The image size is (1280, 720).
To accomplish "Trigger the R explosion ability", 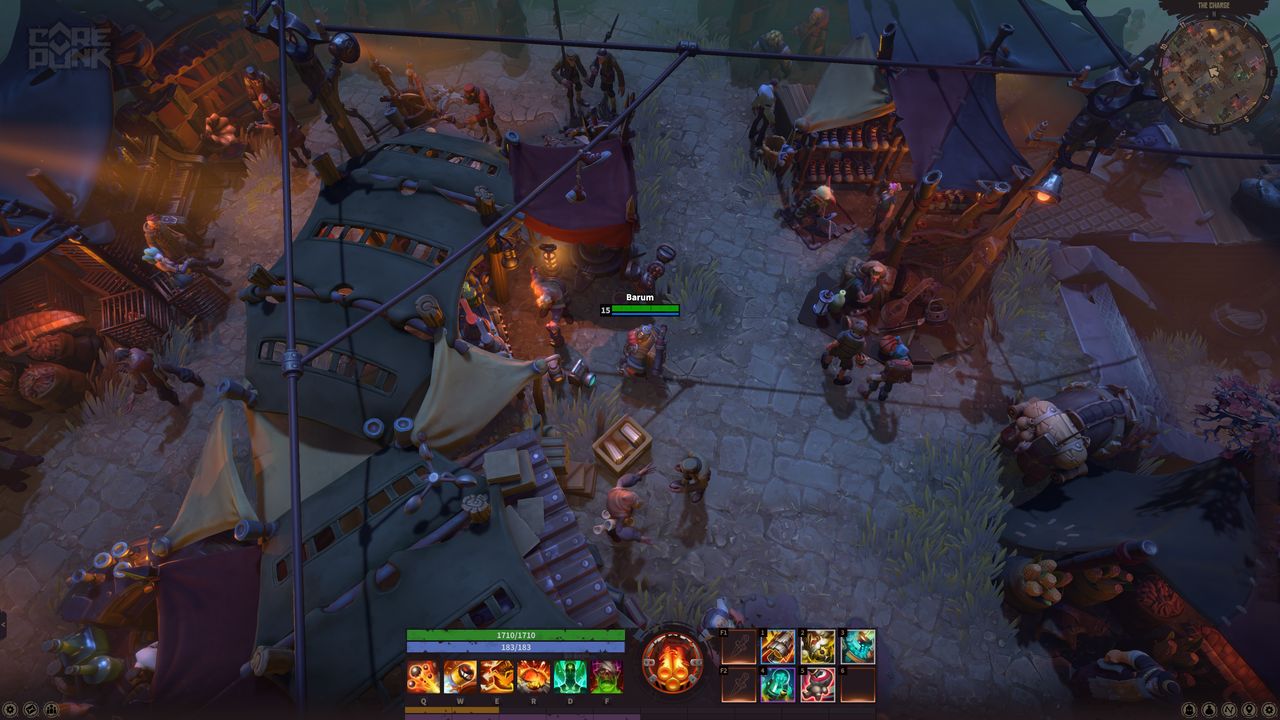I will (533, 677).
